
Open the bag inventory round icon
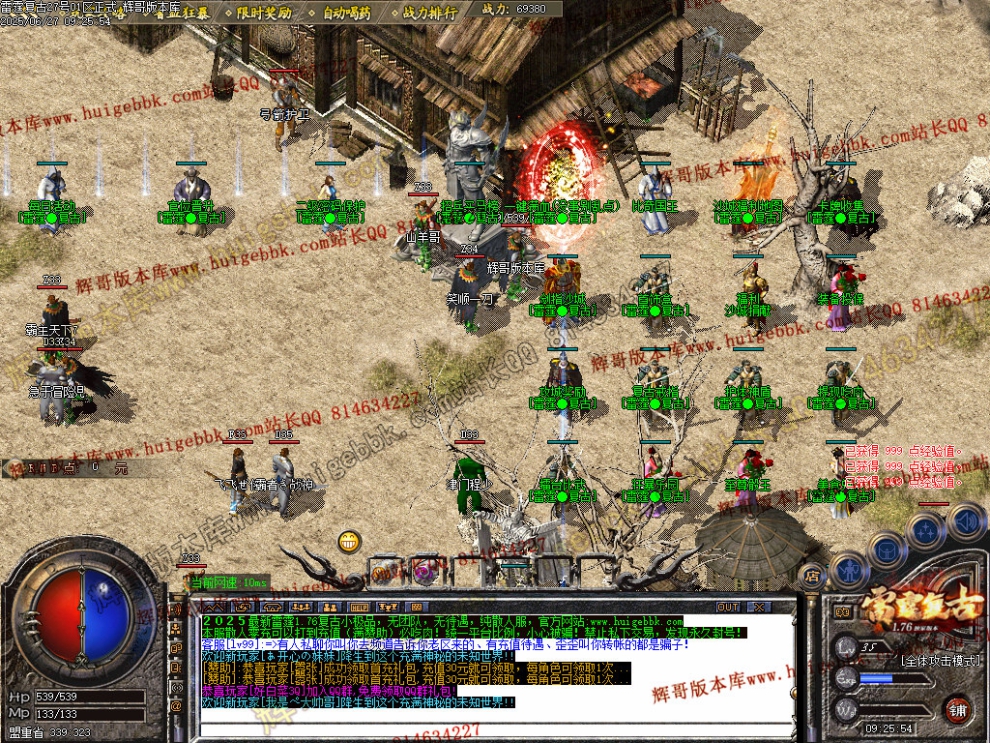[x=886, y=548]
